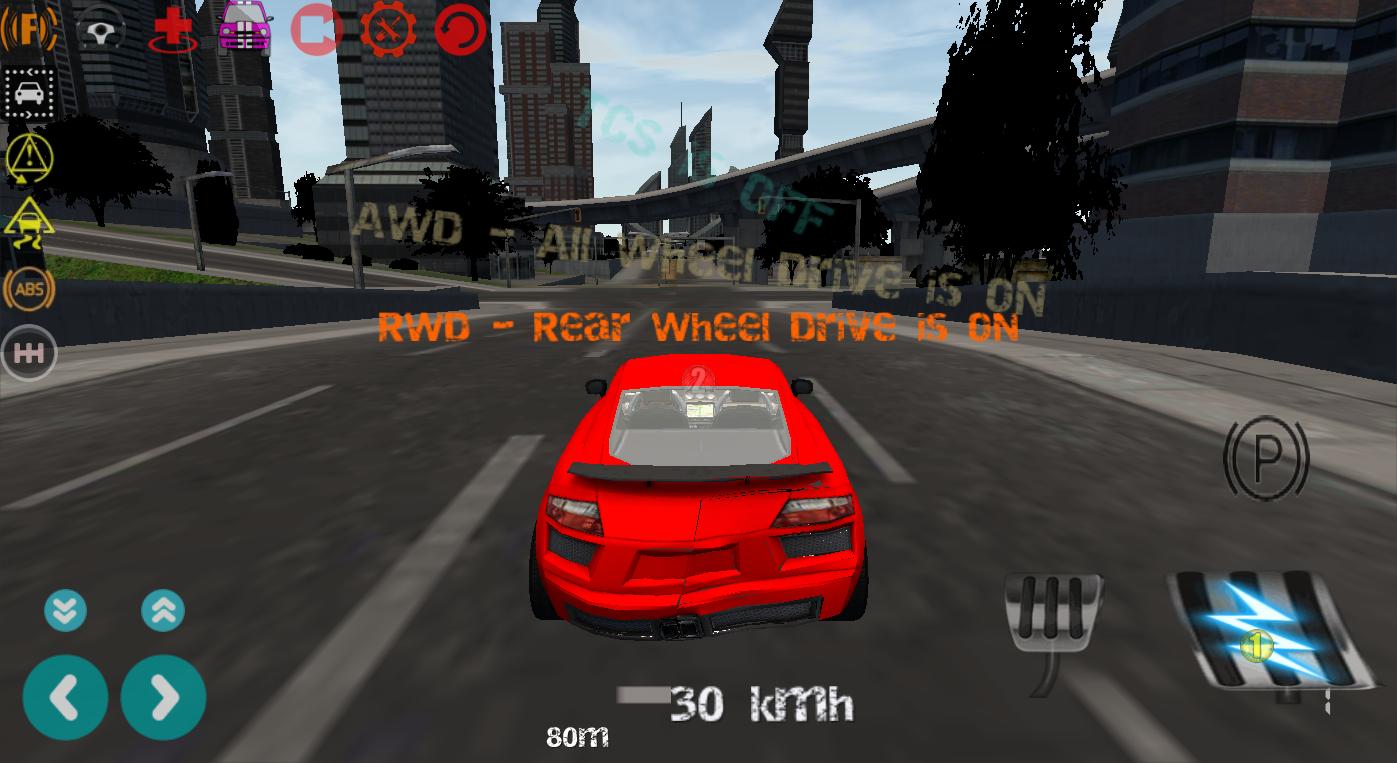Shift down with the double down-chevron
The height and width of the screenshot is (763, 1397).
(x=65, y=610)
